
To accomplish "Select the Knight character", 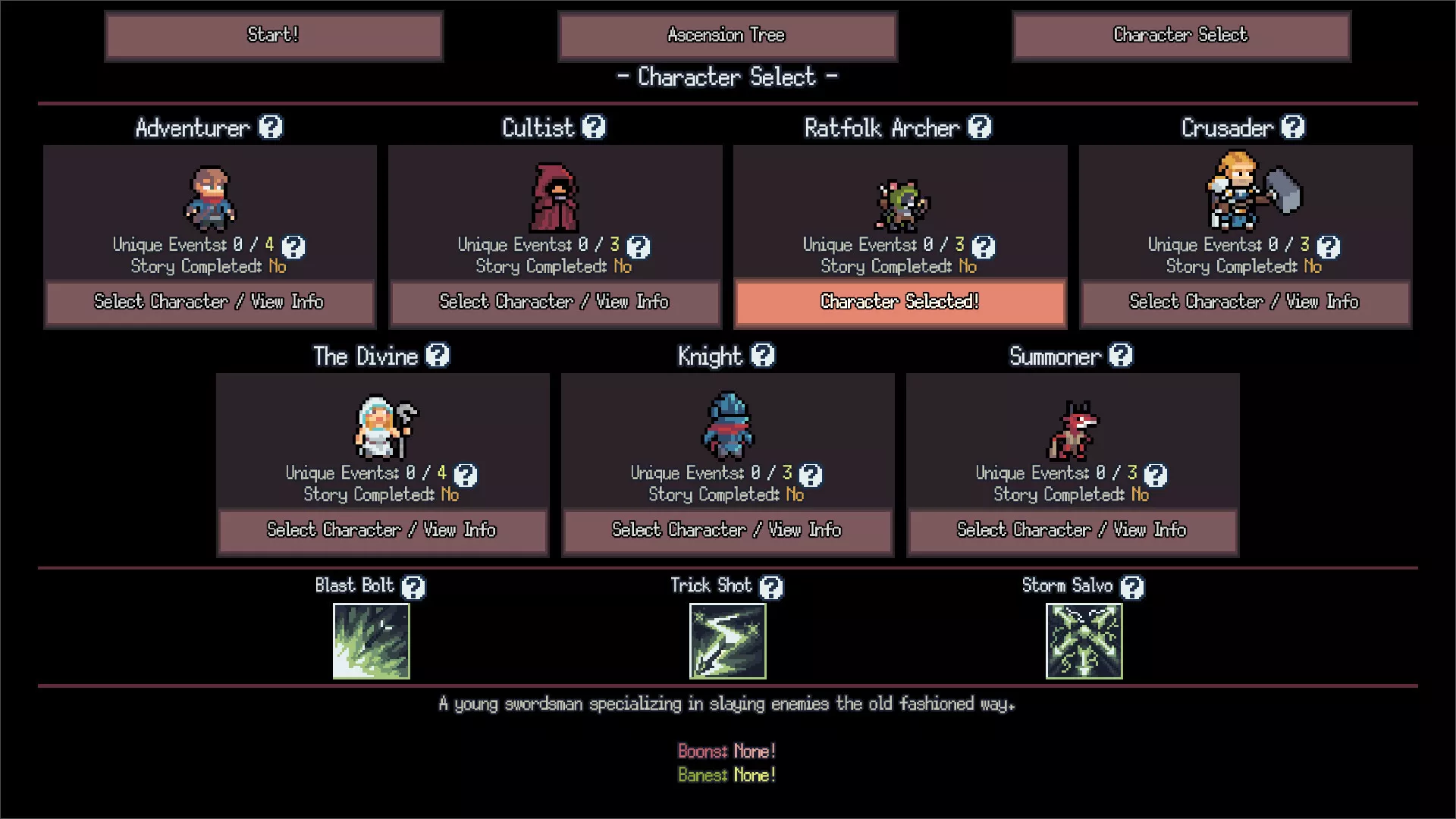I will coord(727,530).
